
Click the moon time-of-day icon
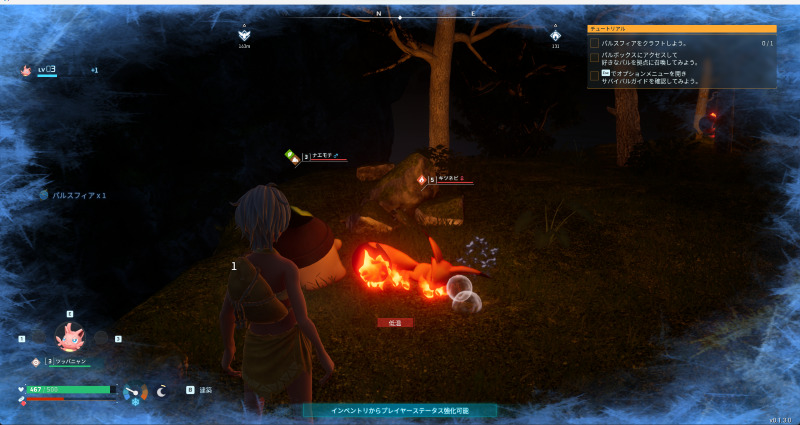[x=162, y=392]
